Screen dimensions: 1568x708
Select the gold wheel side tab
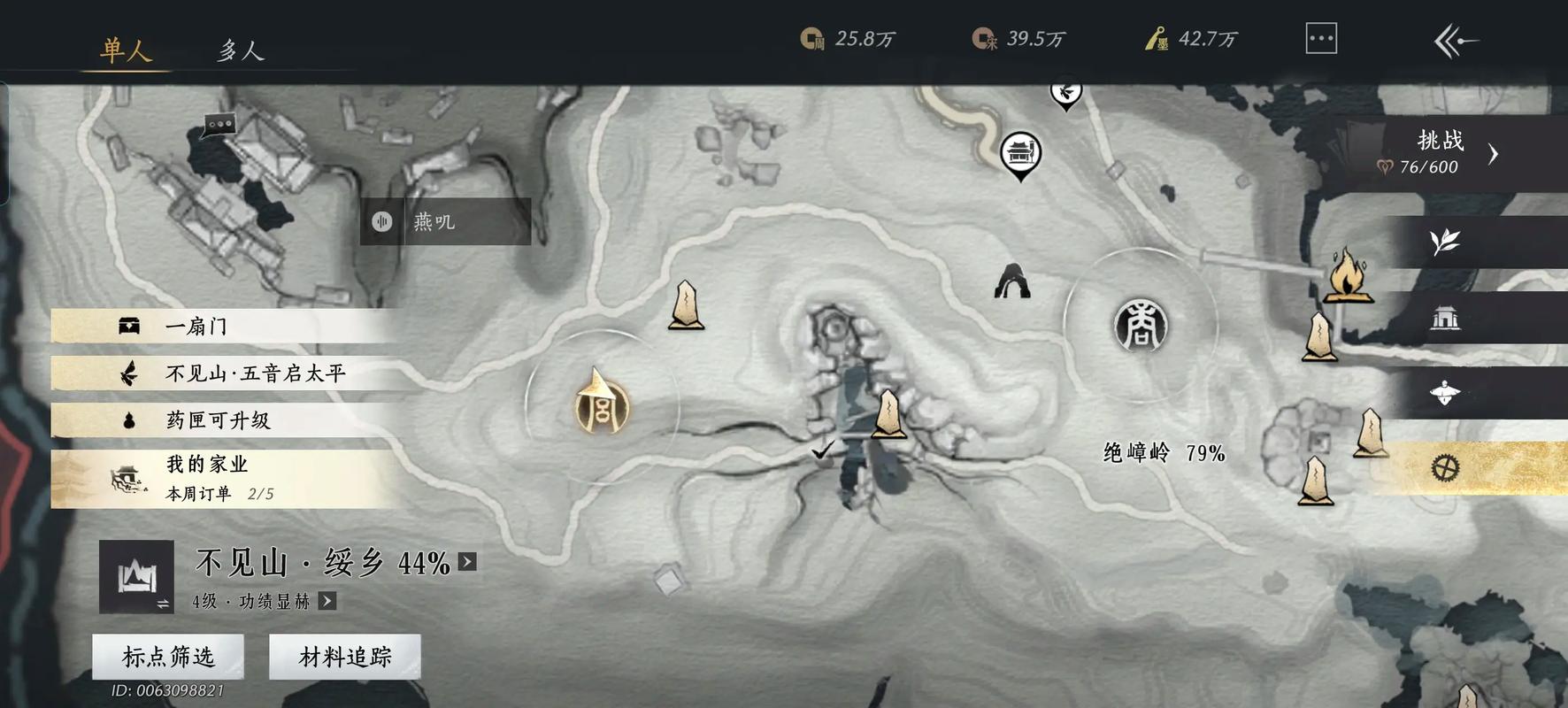click(1444, 467)
